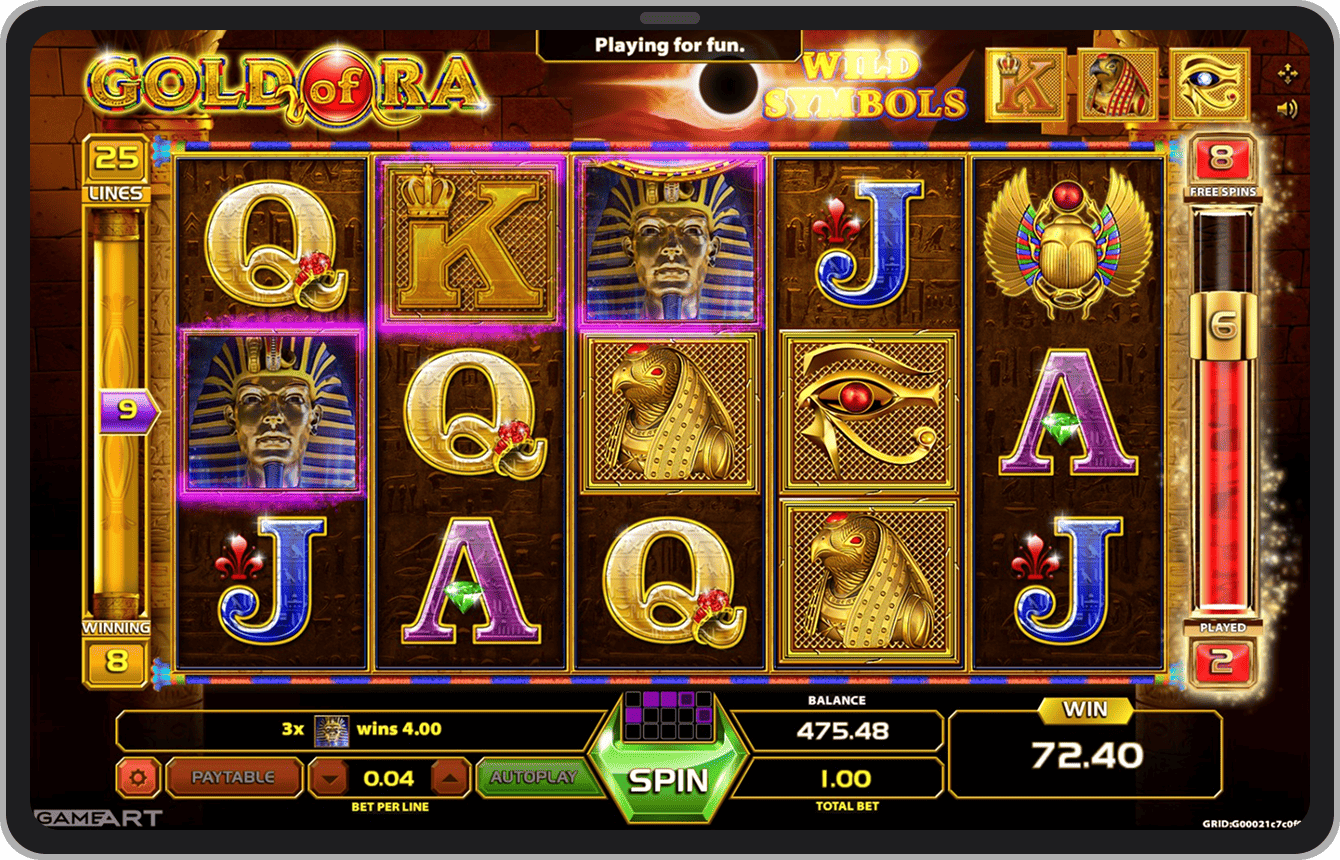Open settings with the gear button
The width and height of the screenshot is (1340, 860).
[137, 777]
